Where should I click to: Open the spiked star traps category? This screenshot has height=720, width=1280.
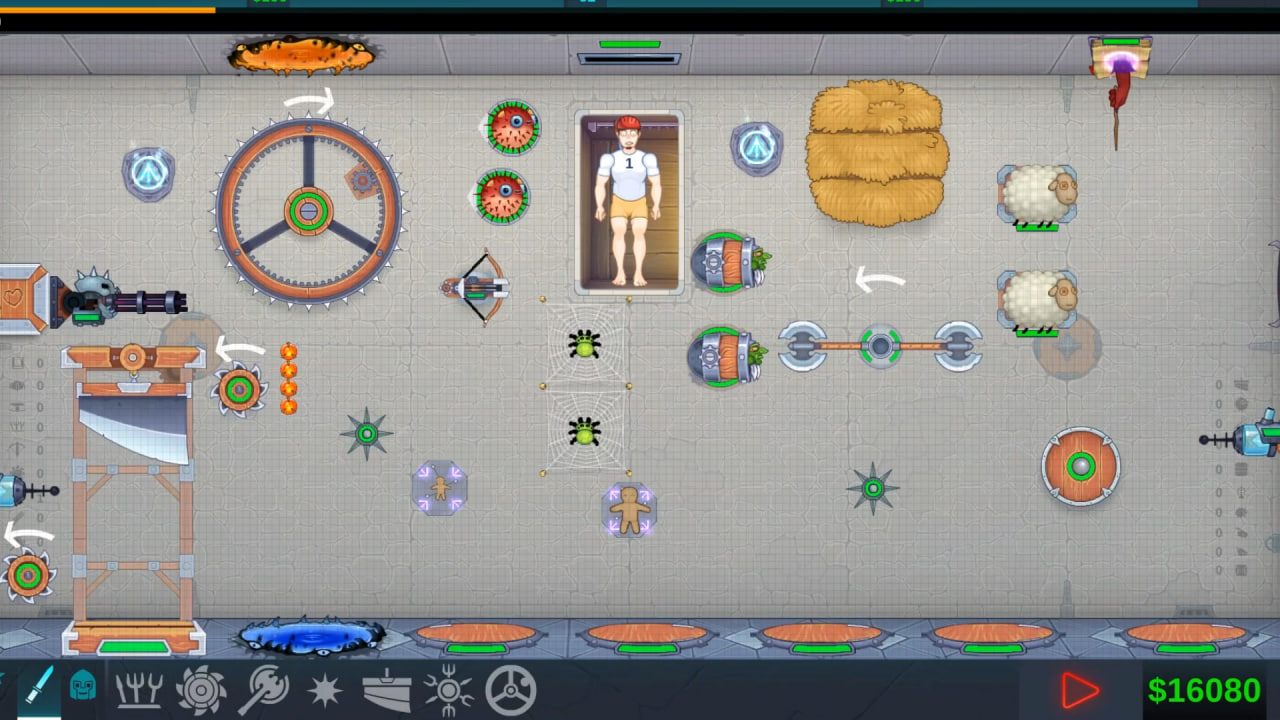coord(325,689)
